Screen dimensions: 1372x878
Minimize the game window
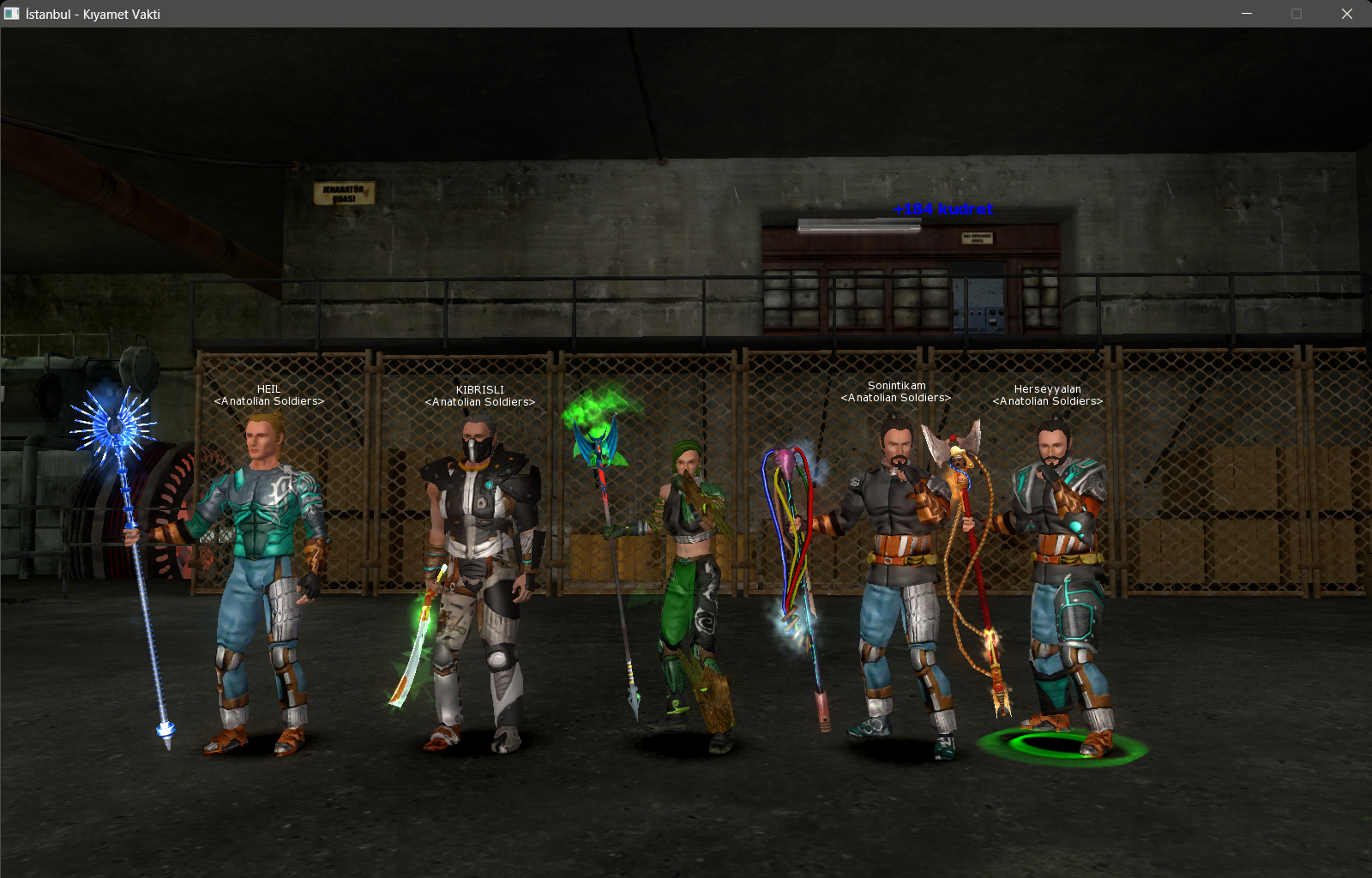coord(1247,14)
